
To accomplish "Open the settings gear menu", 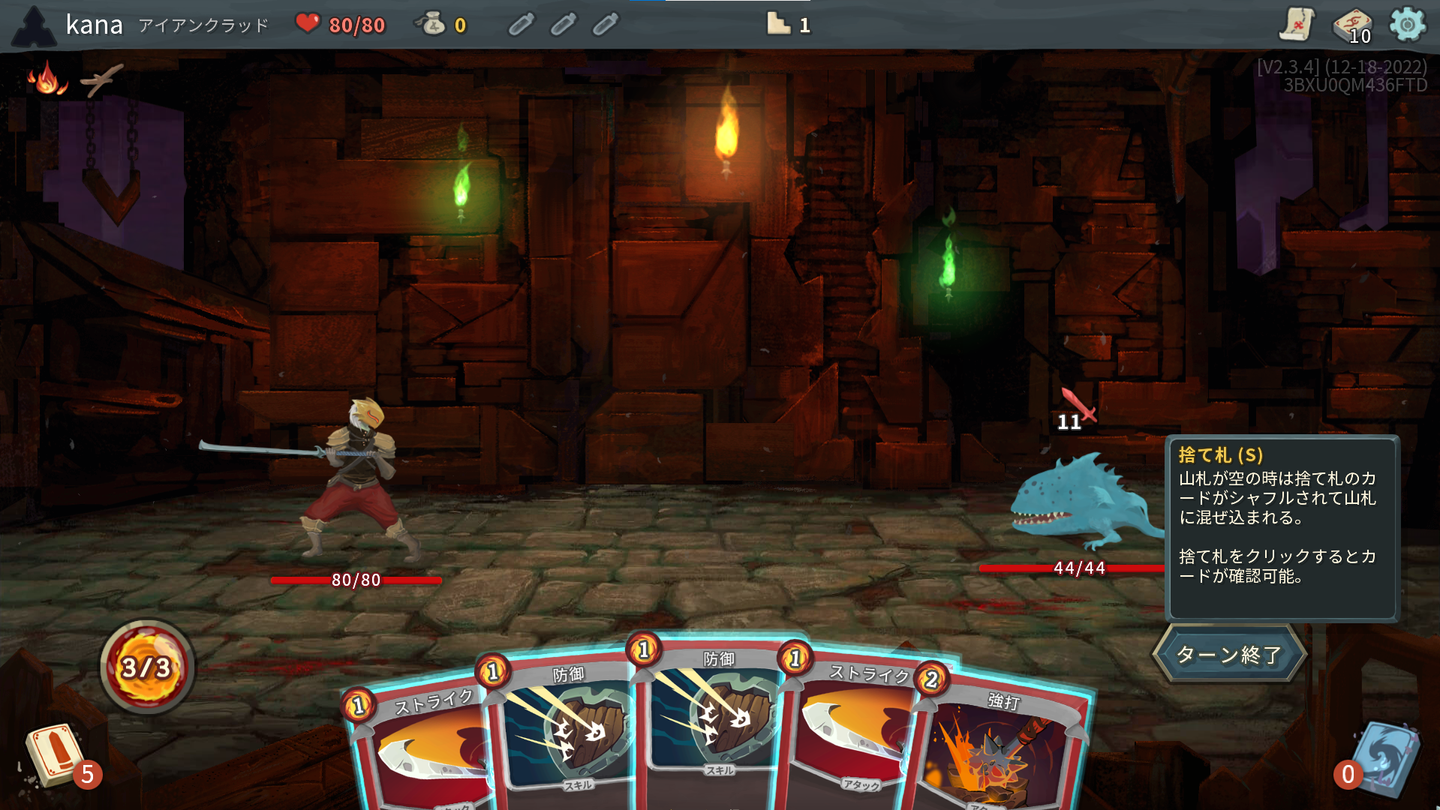I will tap(1407, 24).
